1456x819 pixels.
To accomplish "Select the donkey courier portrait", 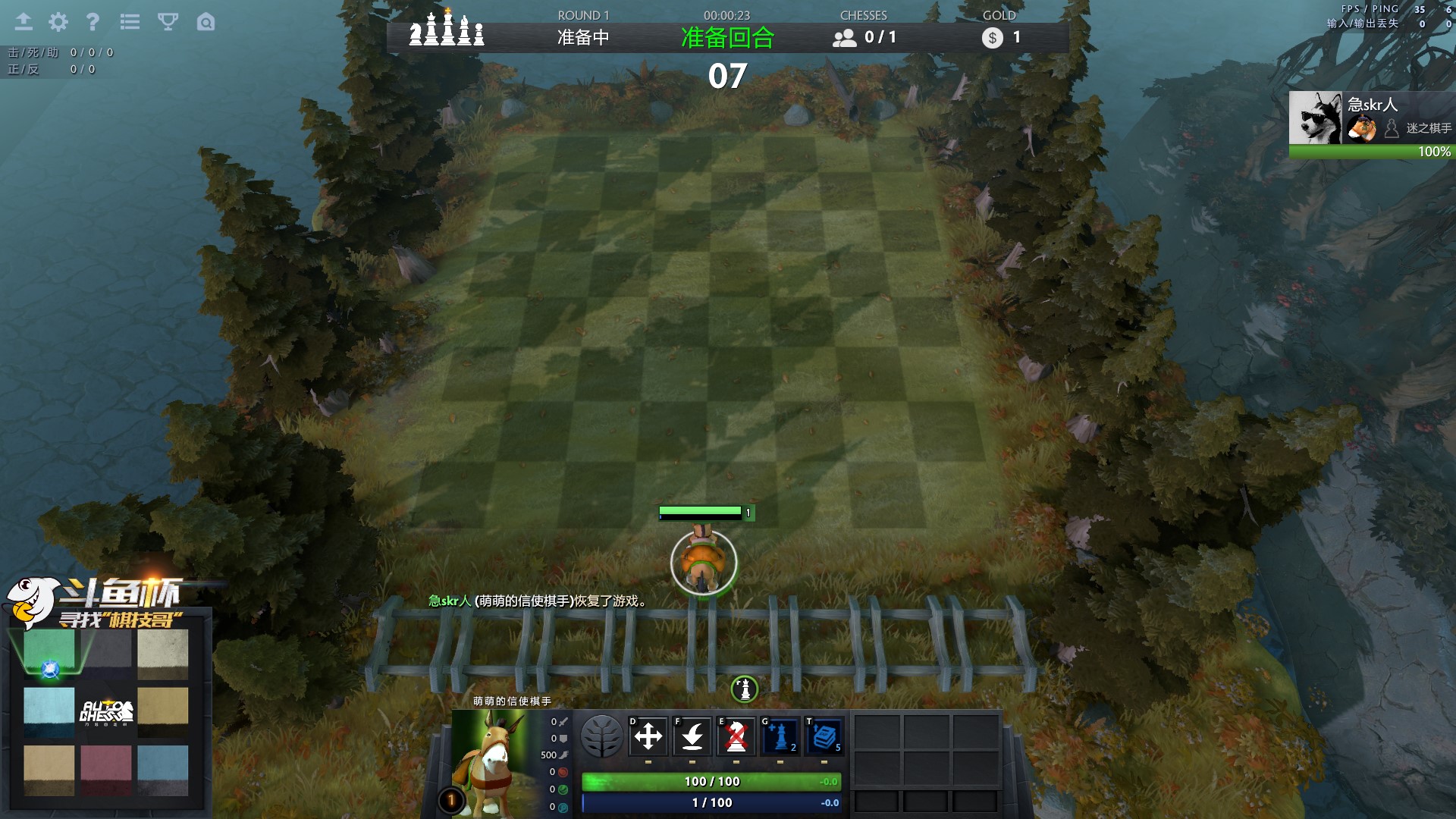I will [491, 762].
